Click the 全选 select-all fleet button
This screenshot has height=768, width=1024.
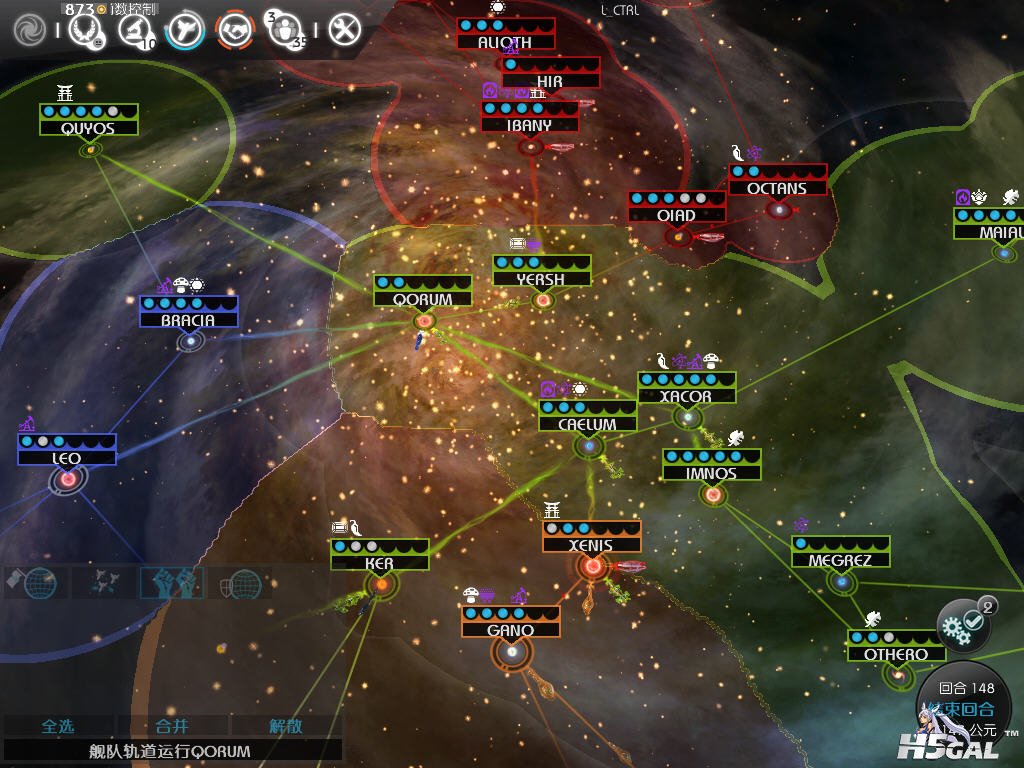click(57, 726)
